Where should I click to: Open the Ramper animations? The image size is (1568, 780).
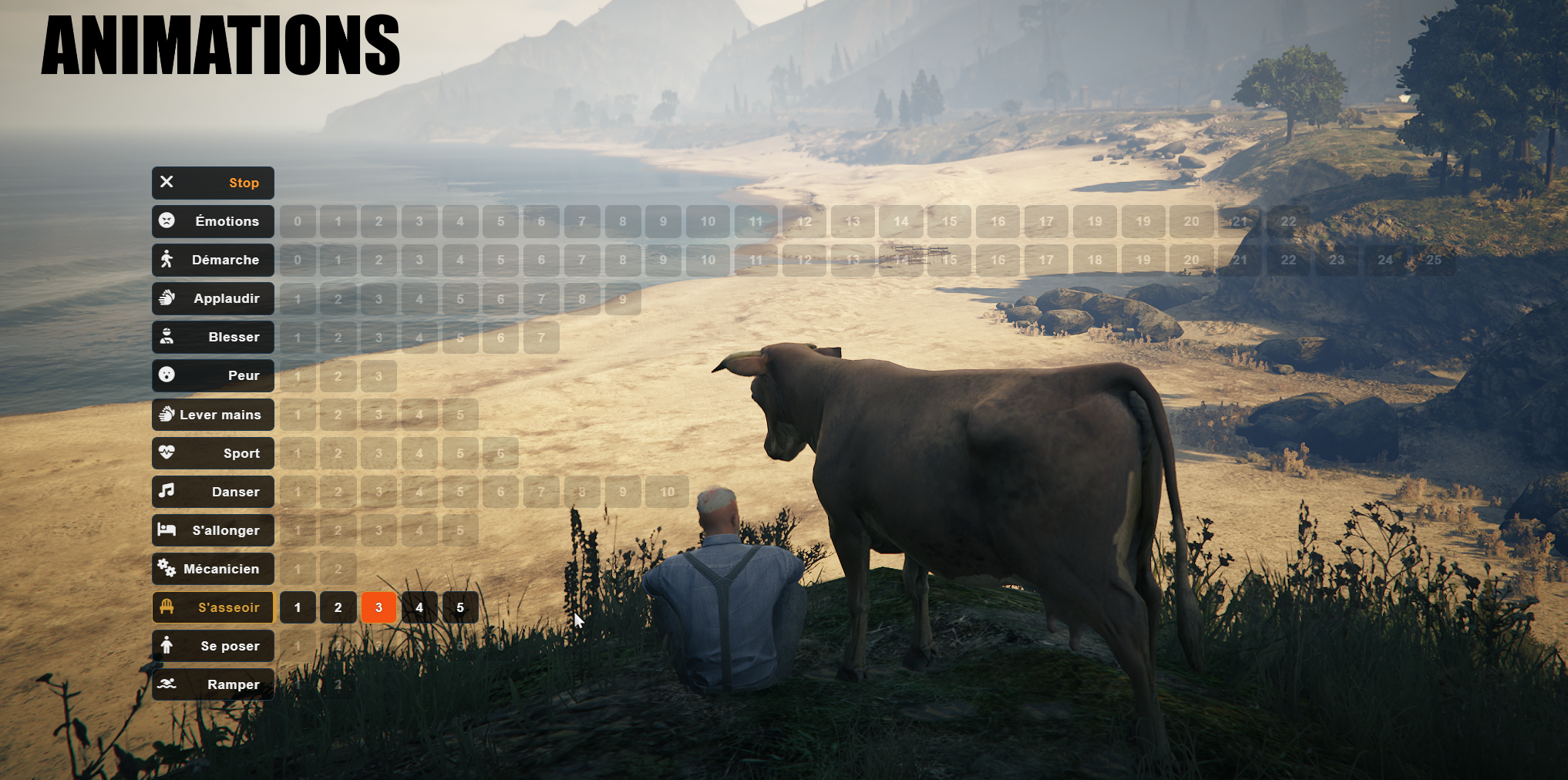click(213, 684)
